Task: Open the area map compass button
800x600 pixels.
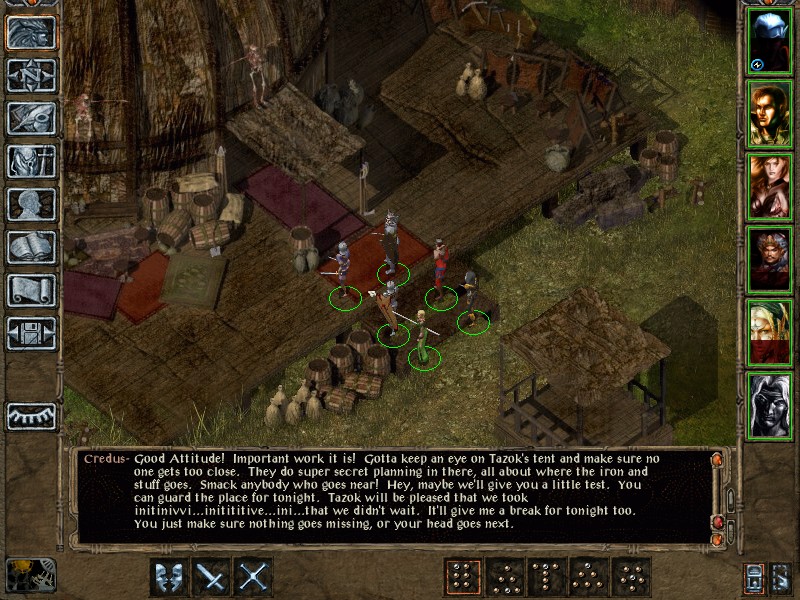Action: 31,75
